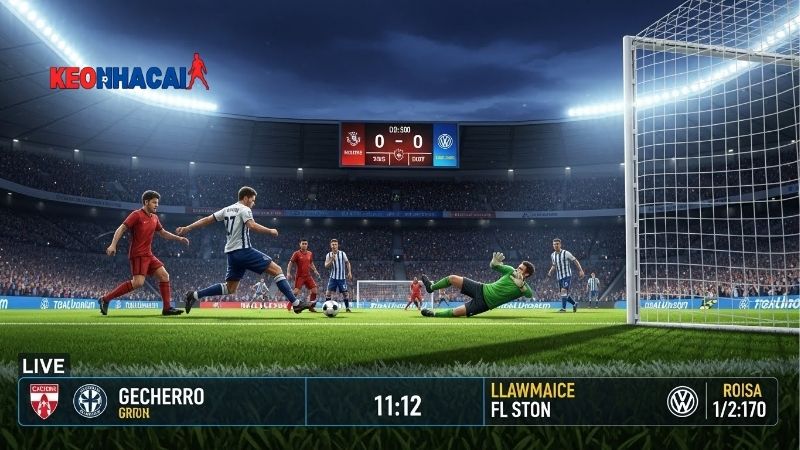Select the red shield team crest in the bottom bar
The width and height of the screenshot is (800, 450).
tap(44, 402)
